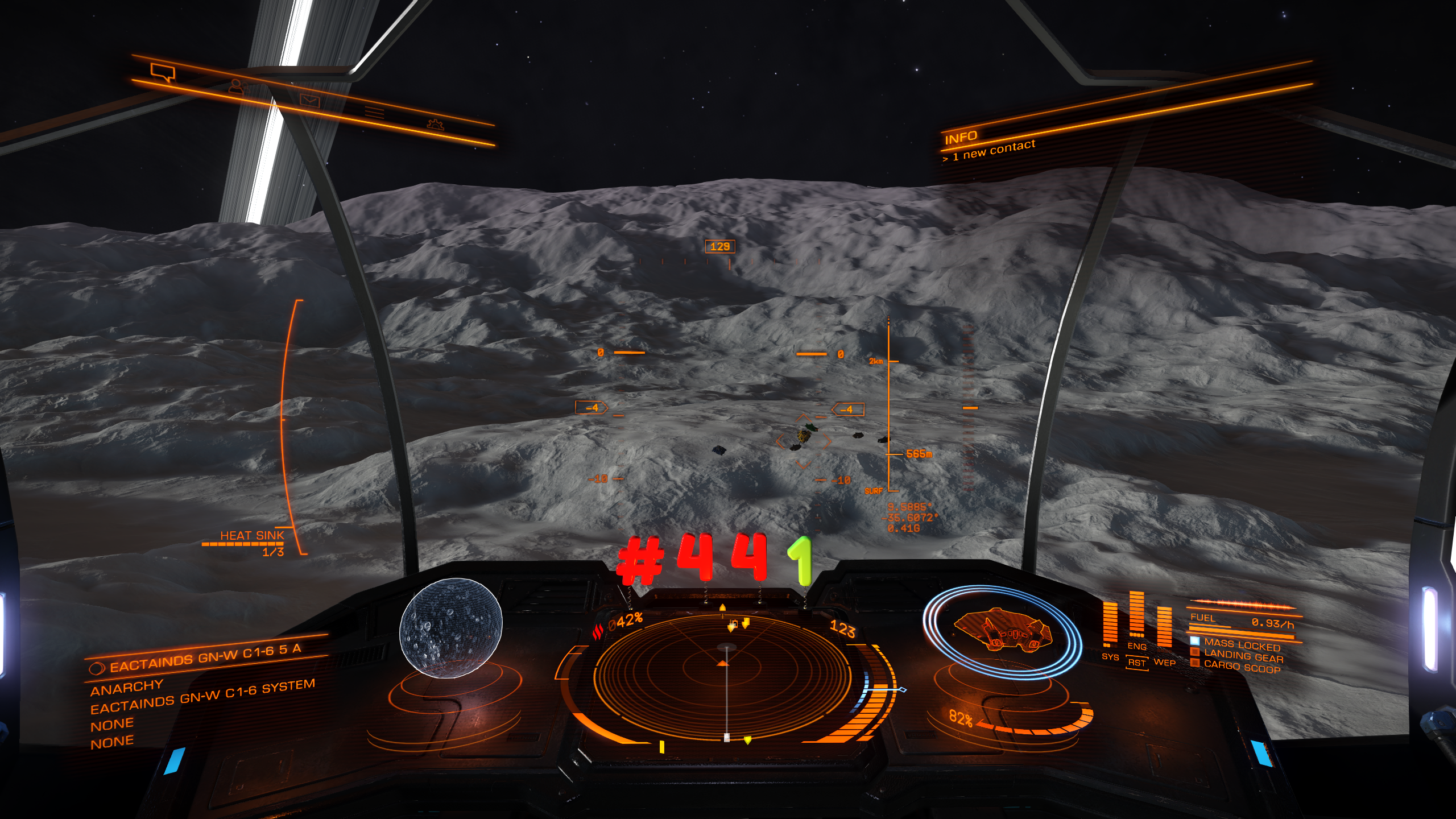Viewport: 1456px width, 819px height.
Task: Open the chat bubble comms icon
Action: (163, 72)
